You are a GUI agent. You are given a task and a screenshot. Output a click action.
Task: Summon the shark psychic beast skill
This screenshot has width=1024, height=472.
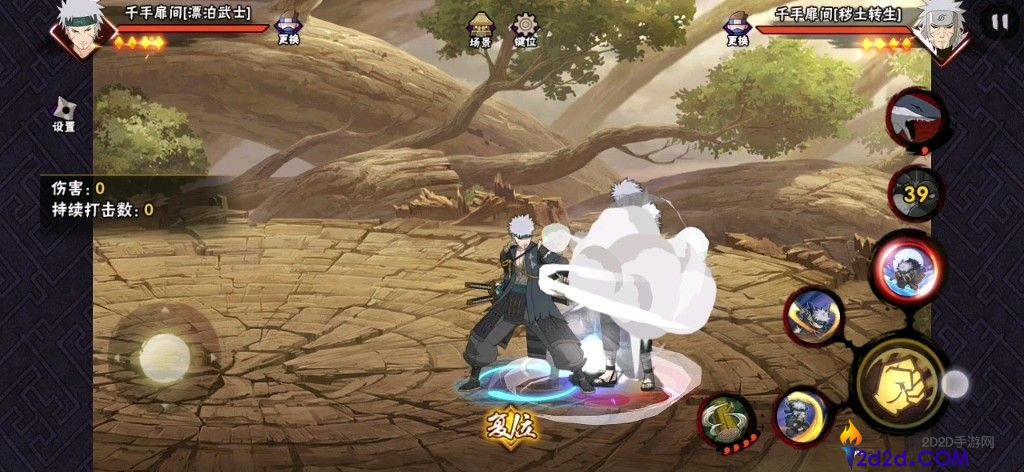(917, 120)
